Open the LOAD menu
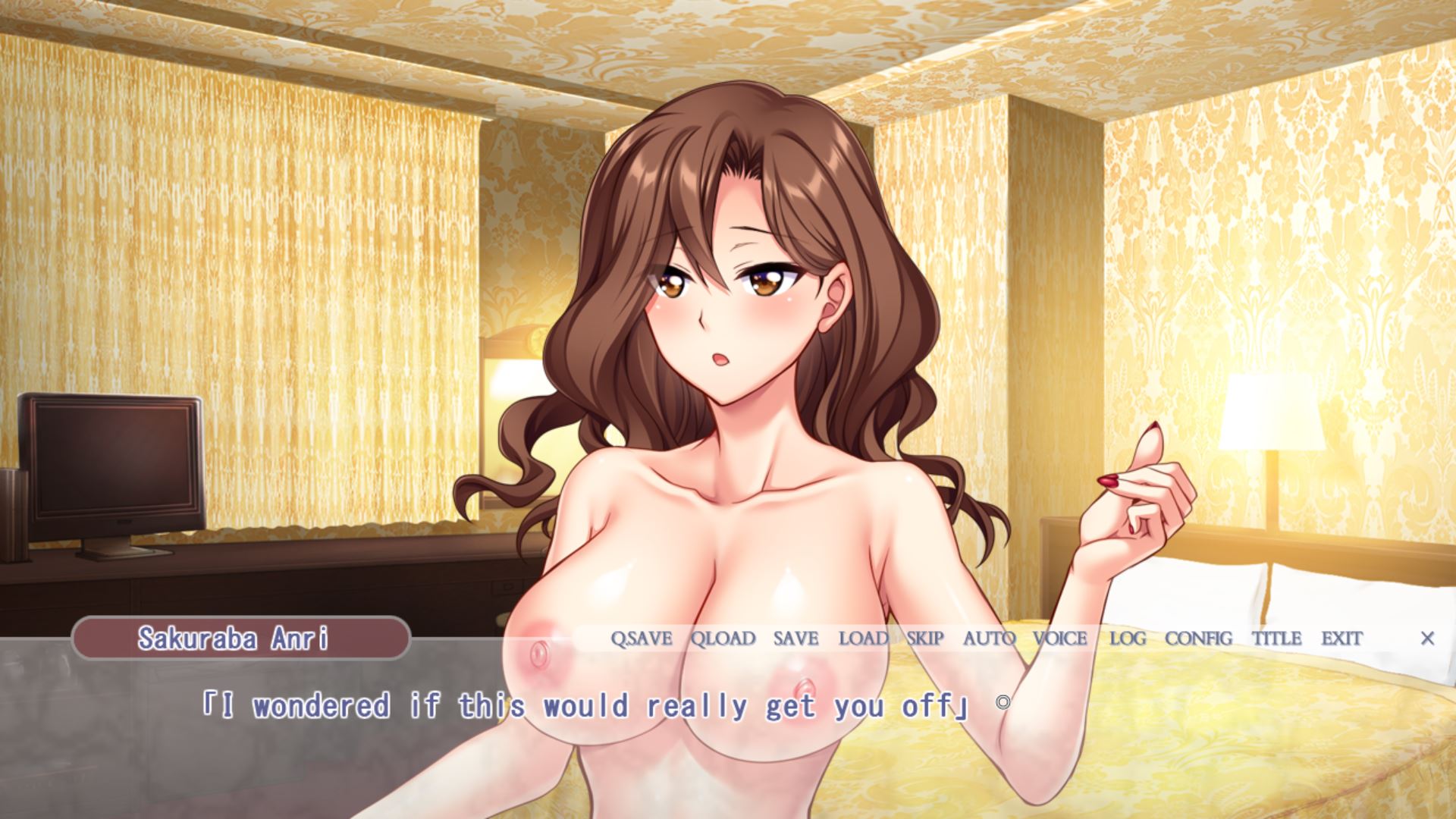The image size is (1456, 819). coord(863,639)
